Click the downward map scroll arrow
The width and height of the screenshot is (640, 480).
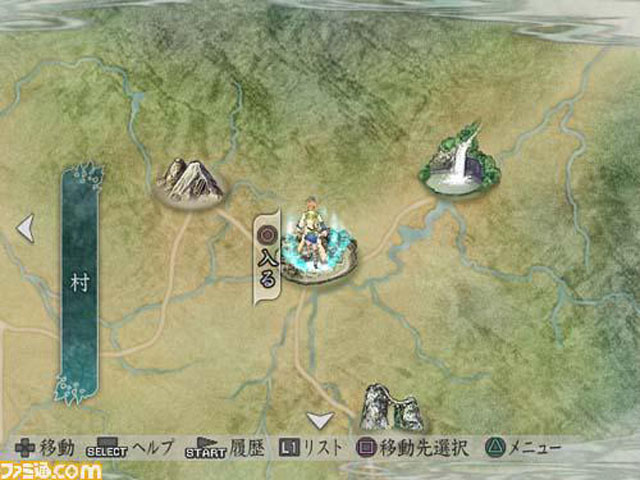pyautogui.click(x=320, y=420)
